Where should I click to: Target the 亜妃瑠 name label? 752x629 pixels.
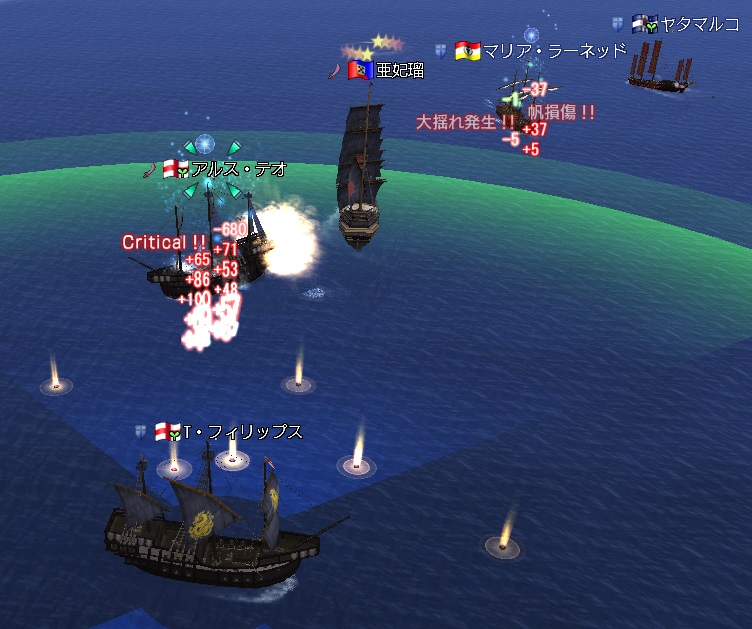[398, 70]
